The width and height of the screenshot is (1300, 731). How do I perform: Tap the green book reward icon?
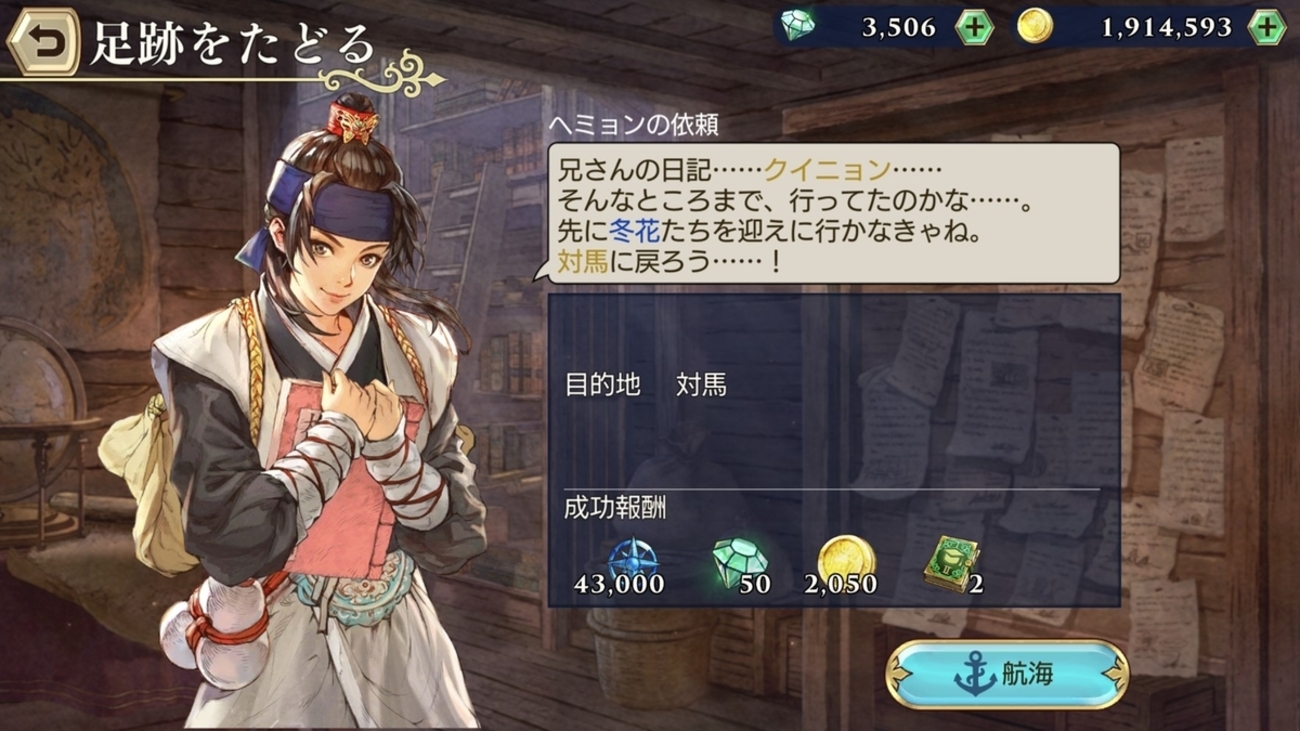[x=949, y=565]
